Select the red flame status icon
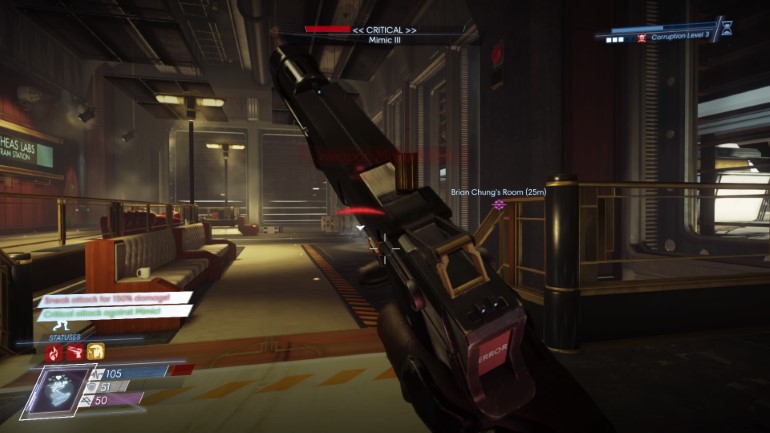The height and width of the screenshot is (433, 770). pos(53,352)
